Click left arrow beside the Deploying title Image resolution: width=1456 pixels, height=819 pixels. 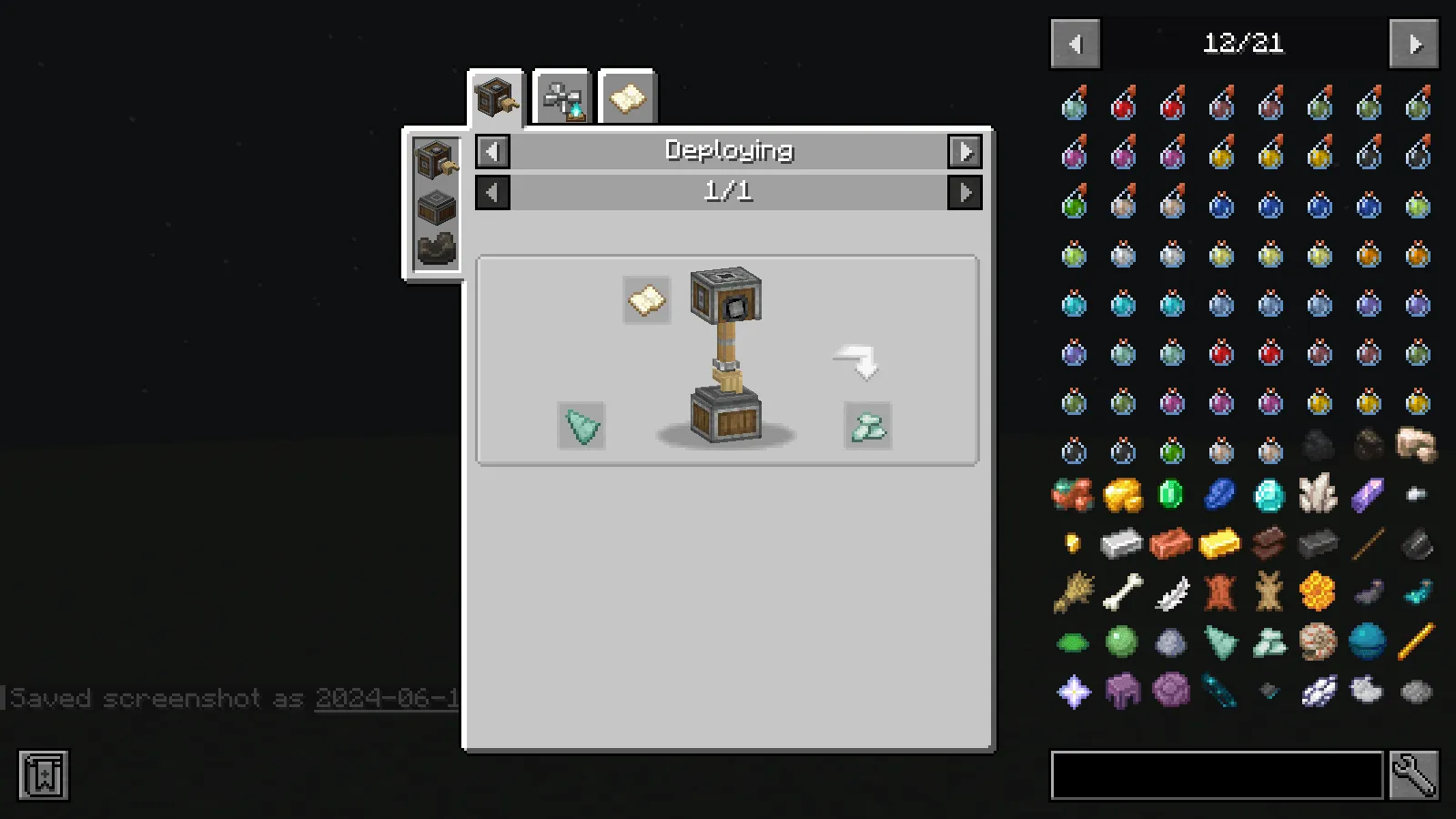(490, 151)
